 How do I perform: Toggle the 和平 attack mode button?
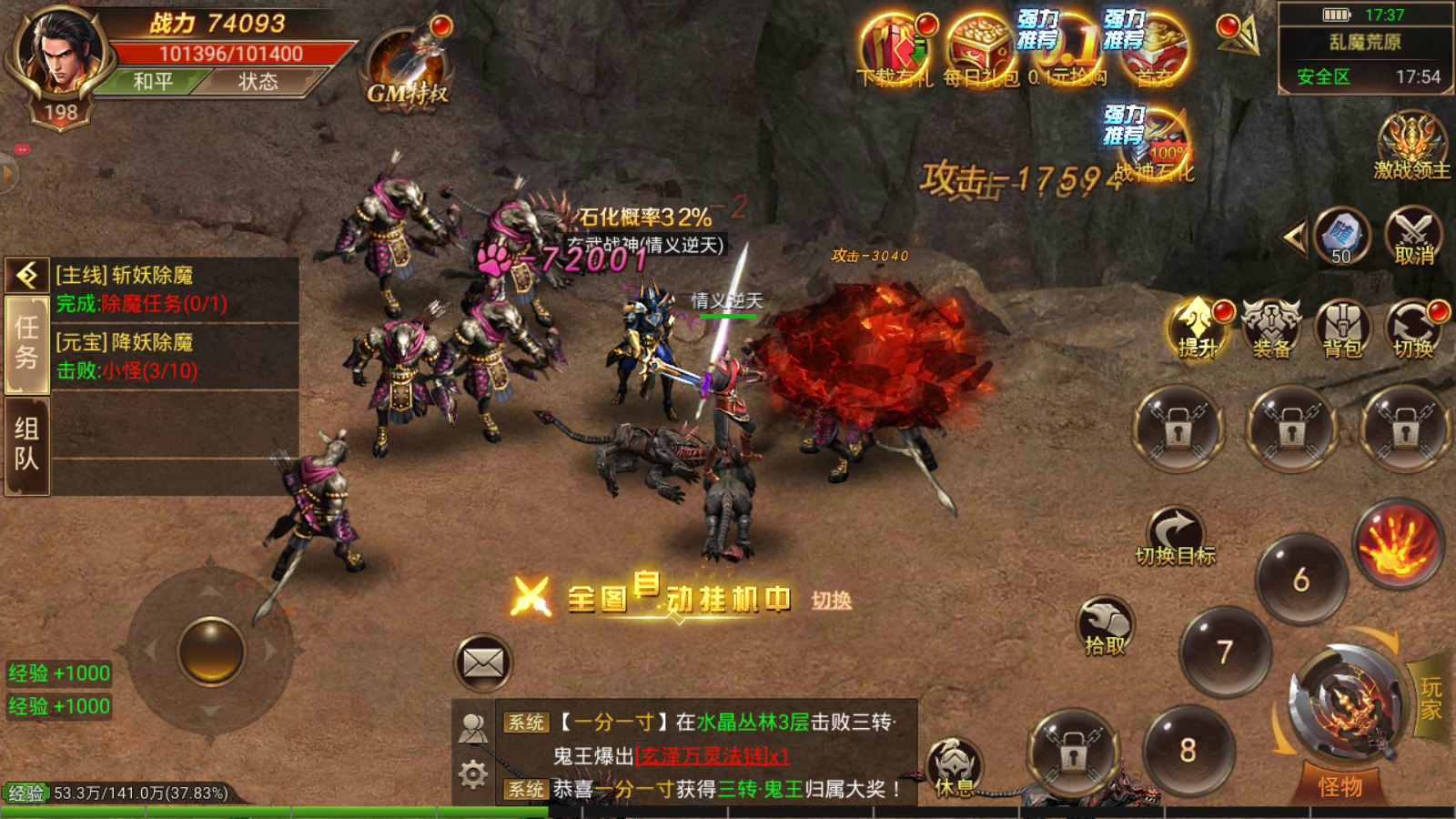pos(152,82)
